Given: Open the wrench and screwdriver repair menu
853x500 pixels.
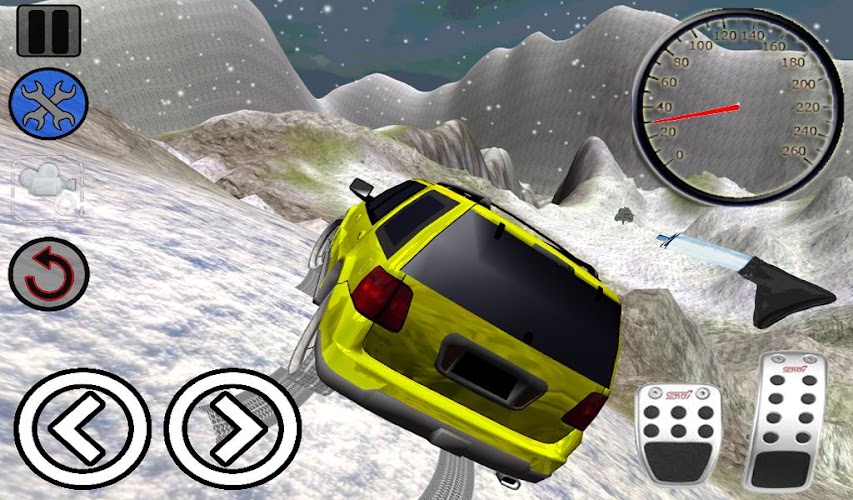Looking at the screenshot, I should 48,104.
